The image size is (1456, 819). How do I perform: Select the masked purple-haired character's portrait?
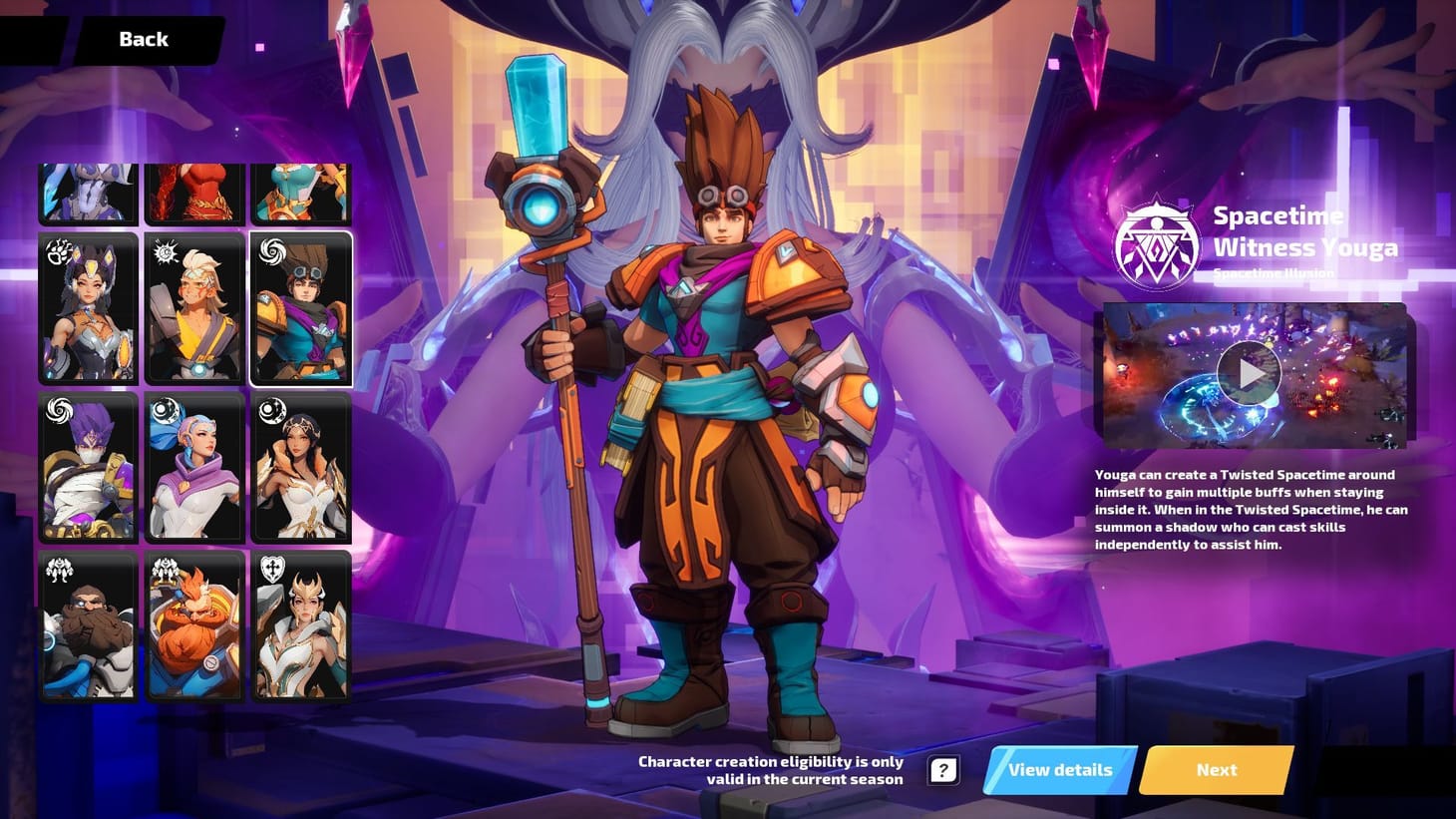[88, 466]
